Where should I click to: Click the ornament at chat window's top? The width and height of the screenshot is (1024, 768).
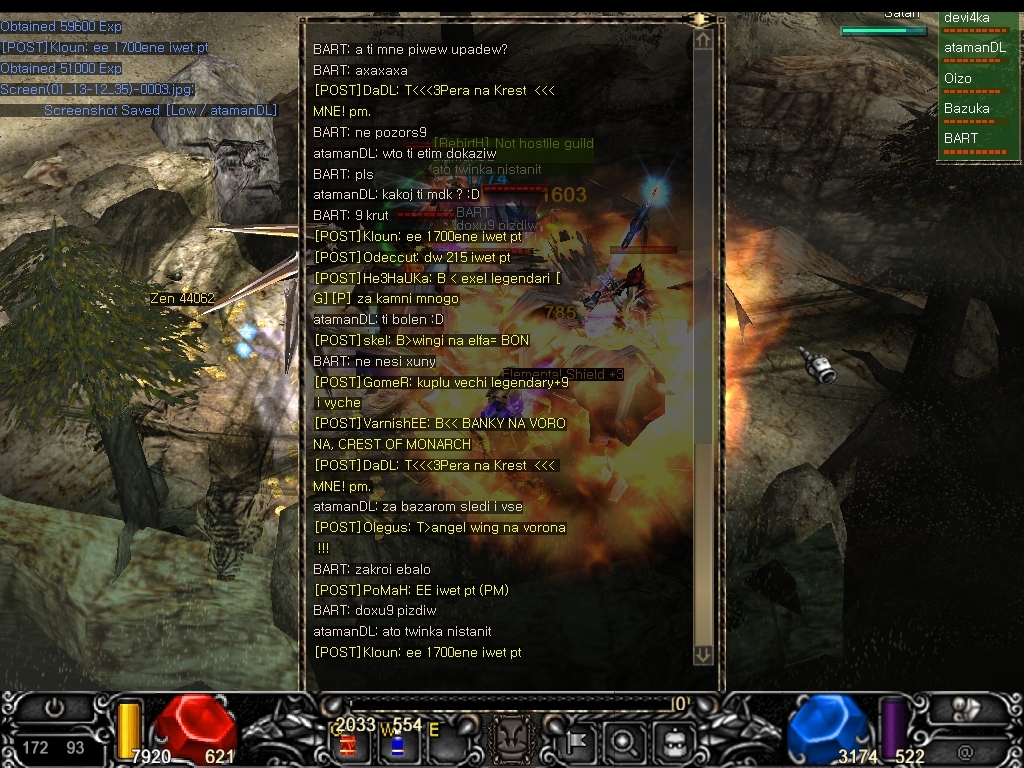[x=700, y=18]
